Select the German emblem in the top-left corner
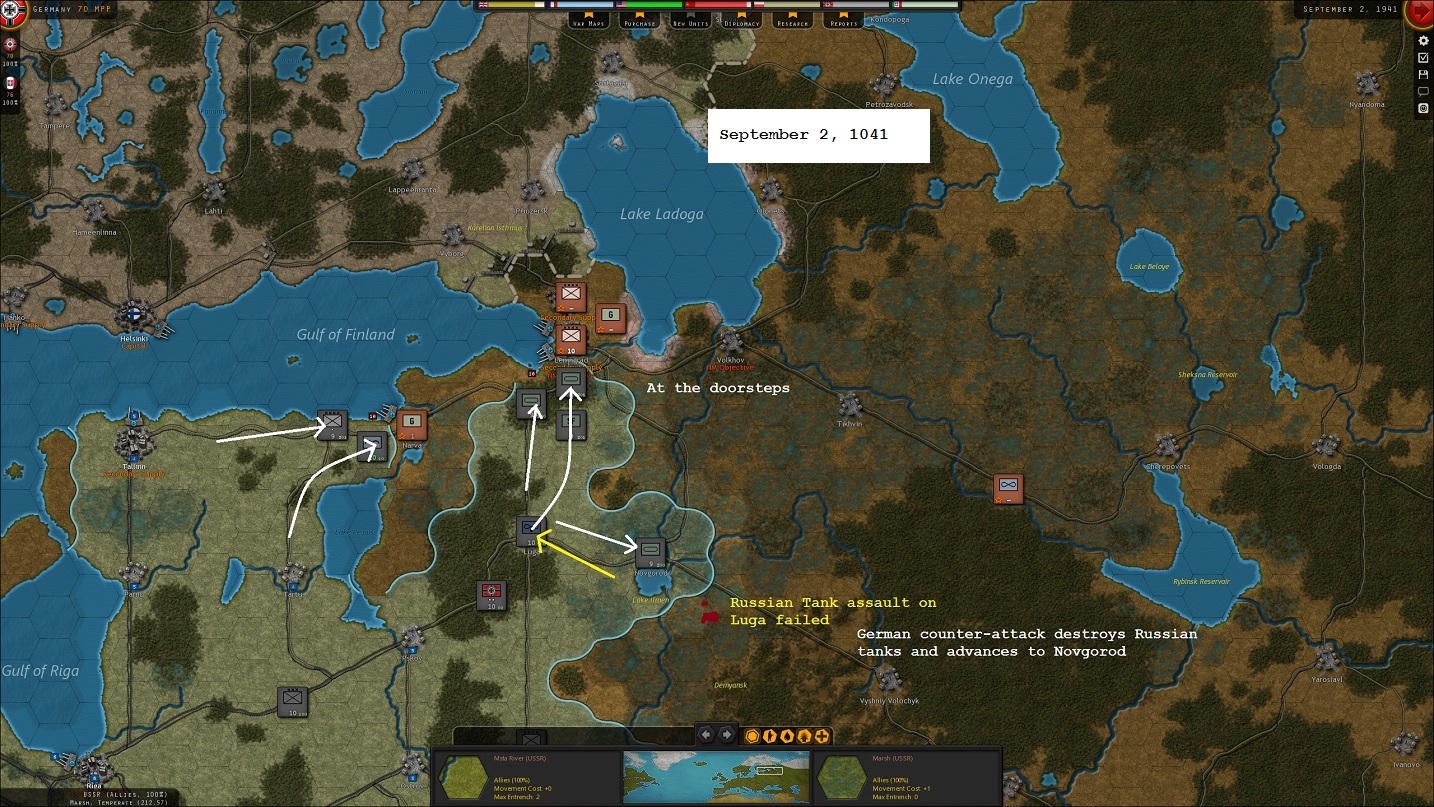Screen dimensions: 1434x807 point(12,12)
